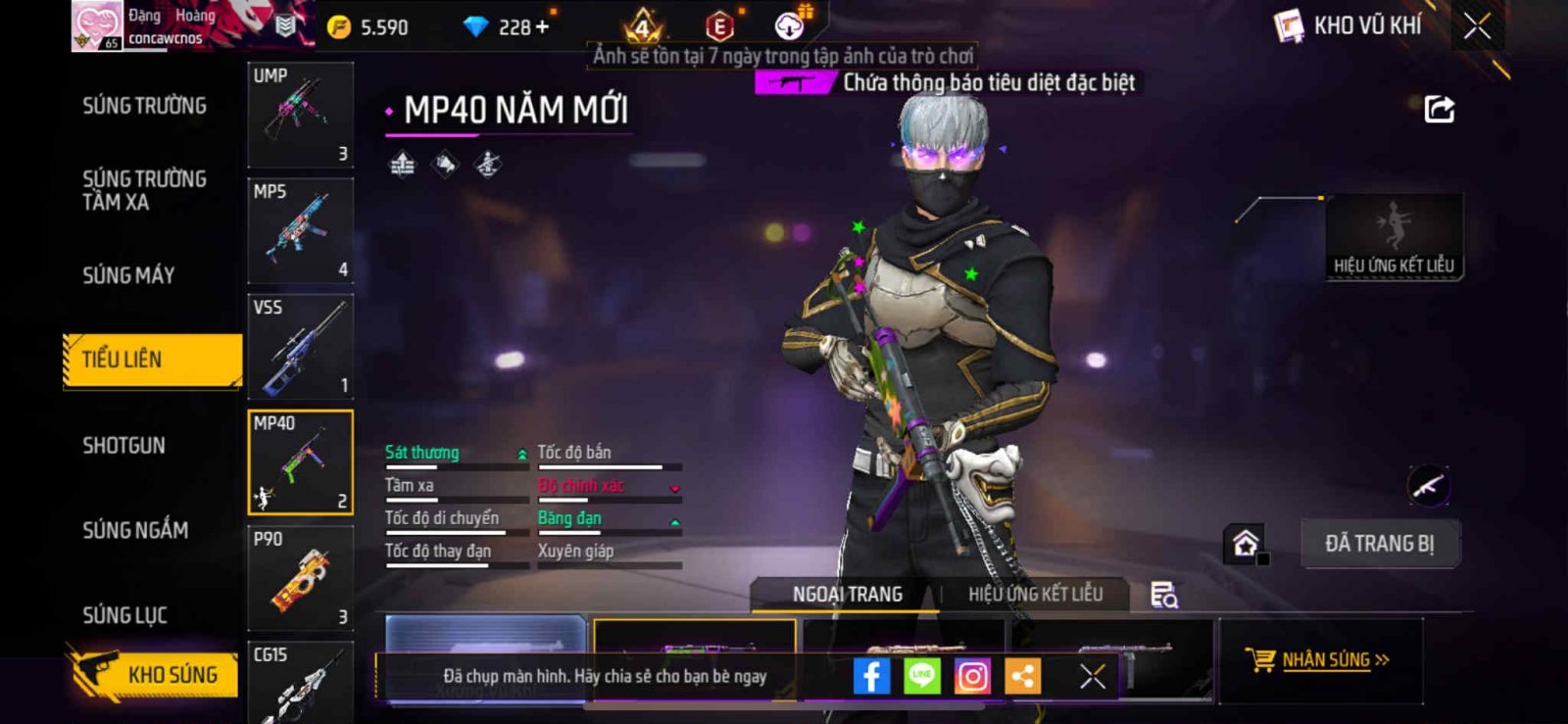Select the Súng Trường weapon category
1568x724 pixels.
144,106
